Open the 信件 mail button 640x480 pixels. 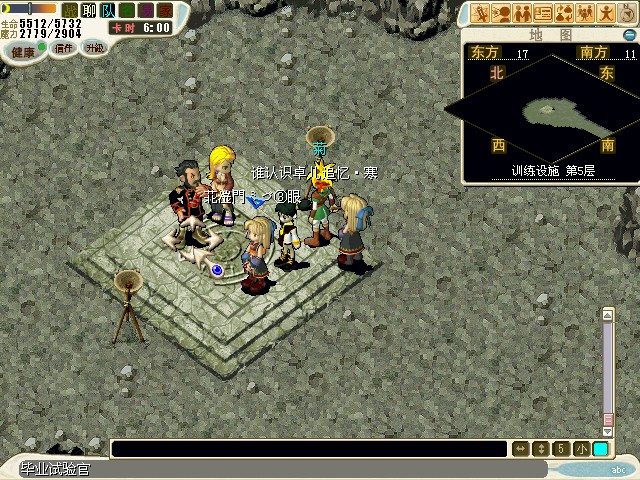point(64,48)
